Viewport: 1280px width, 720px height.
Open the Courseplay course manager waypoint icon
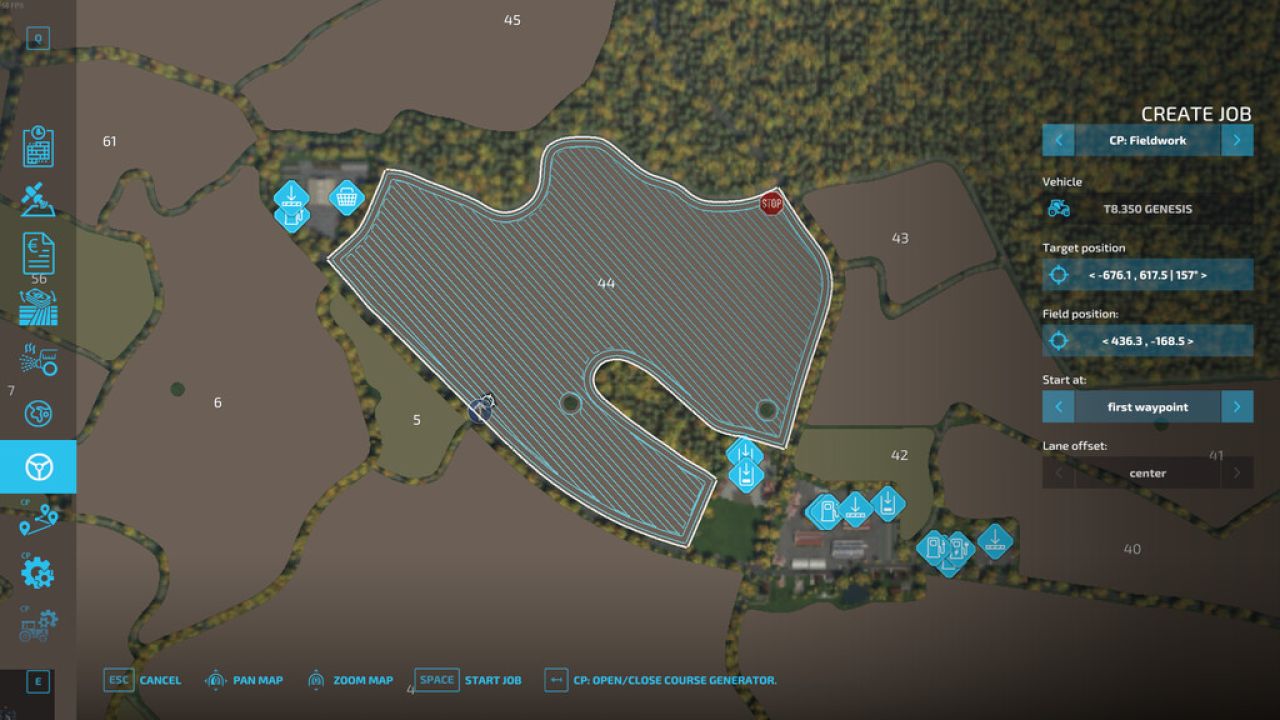click(x=40, y=519)
